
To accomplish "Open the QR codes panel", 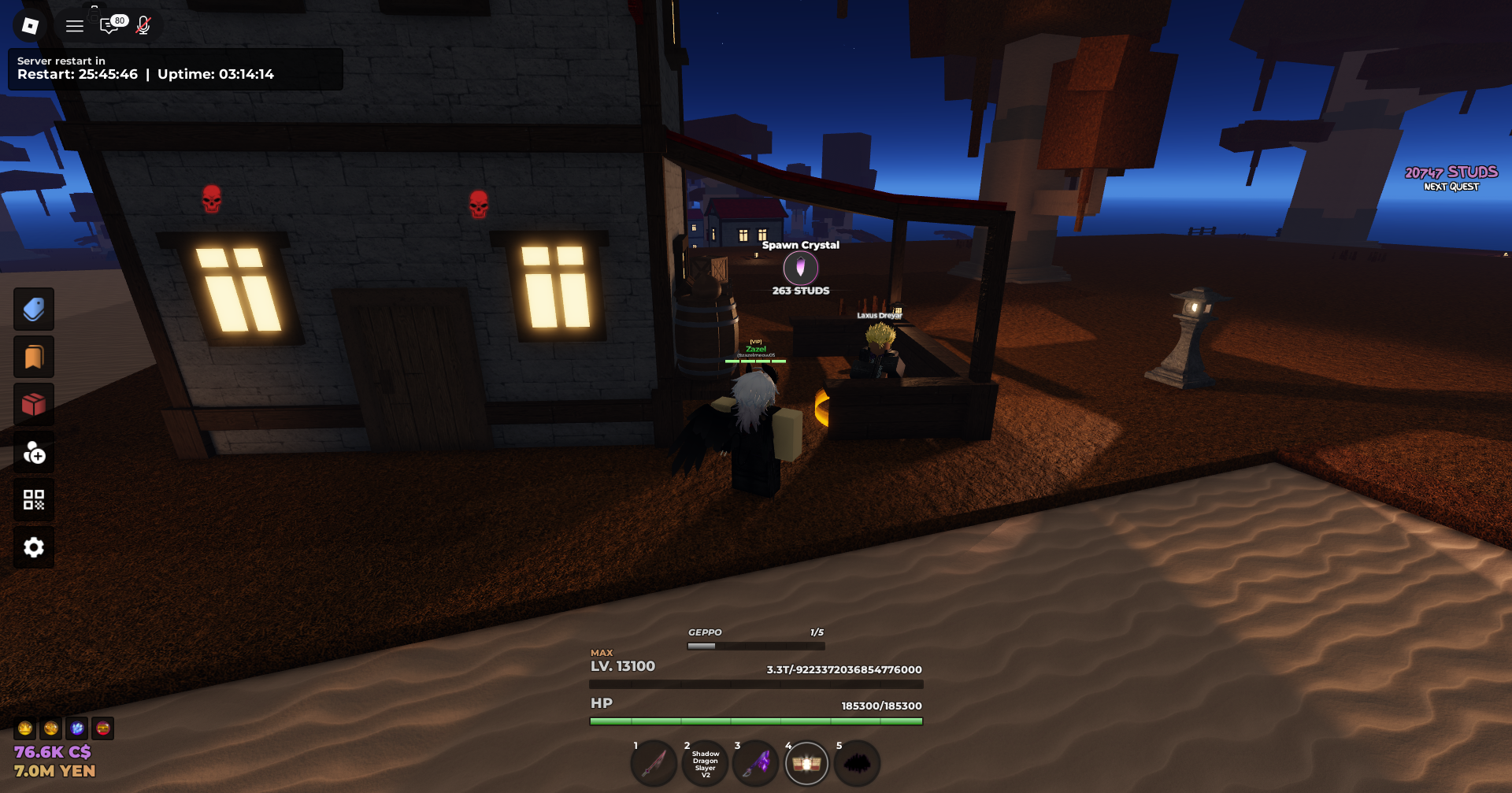I will coord(33,499).
